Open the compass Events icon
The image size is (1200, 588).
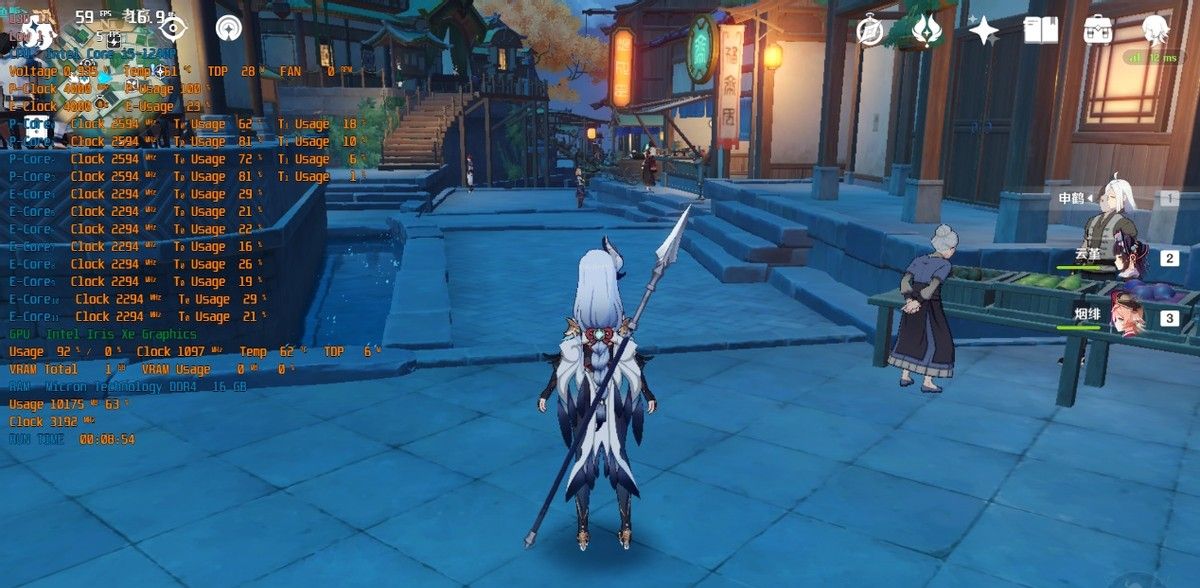[x=870, y=31]
